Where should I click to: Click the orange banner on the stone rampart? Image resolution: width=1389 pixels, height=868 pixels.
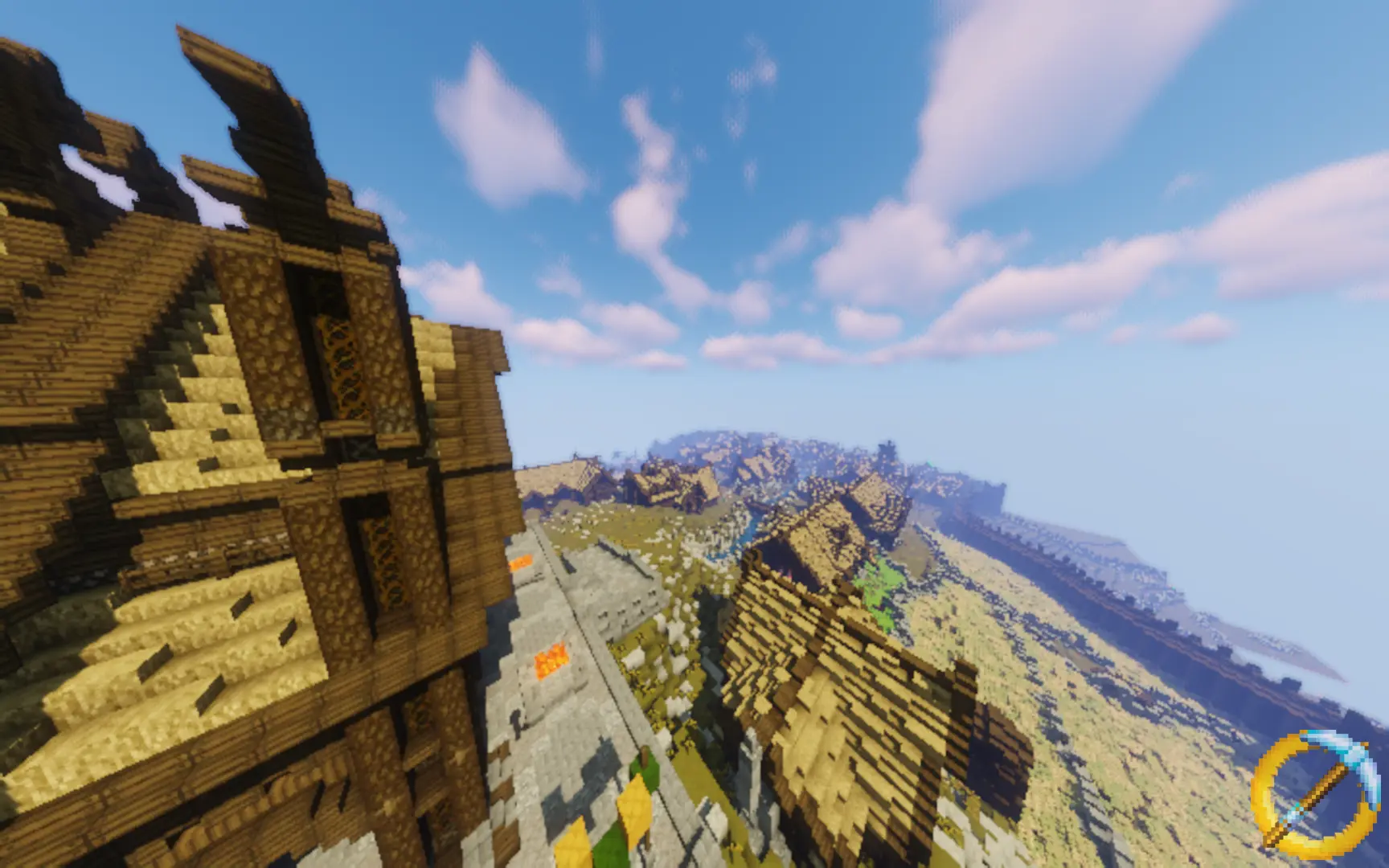(x=522, y=560)
